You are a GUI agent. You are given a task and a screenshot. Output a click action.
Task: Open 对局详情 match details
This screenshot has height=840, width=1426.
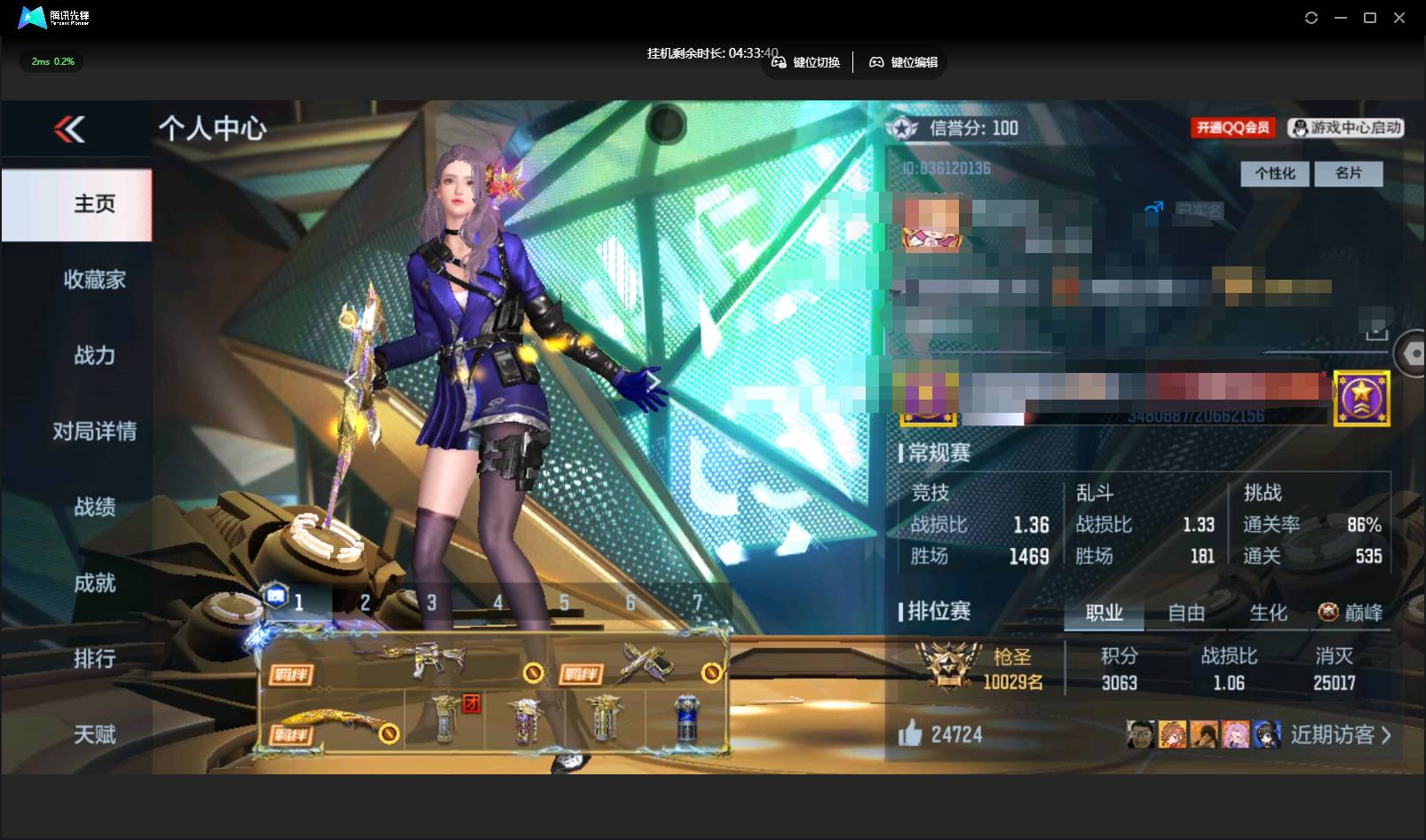click(94, 432)
